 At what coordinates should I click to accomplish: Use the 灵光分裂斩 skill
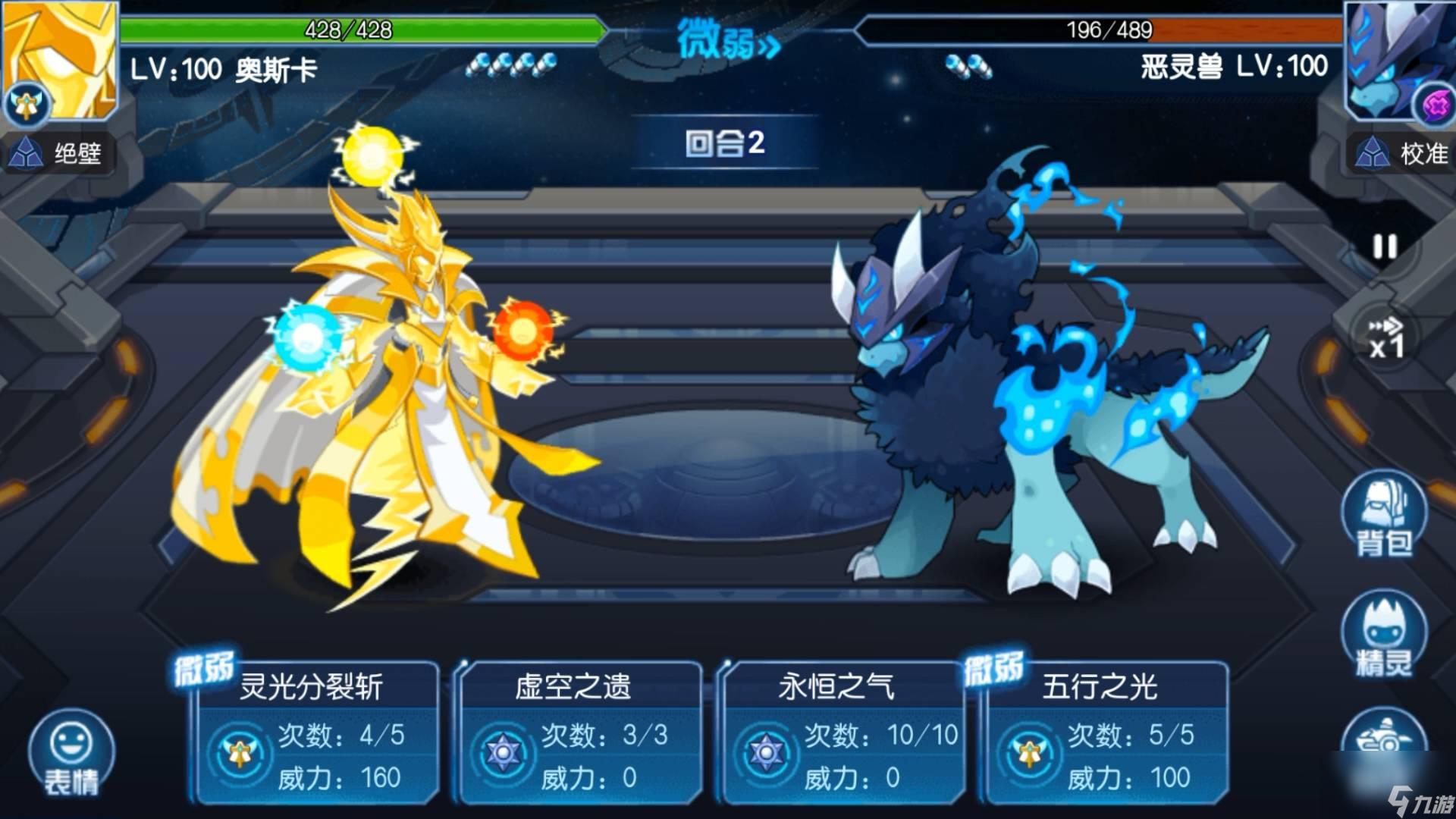(317, 732)
